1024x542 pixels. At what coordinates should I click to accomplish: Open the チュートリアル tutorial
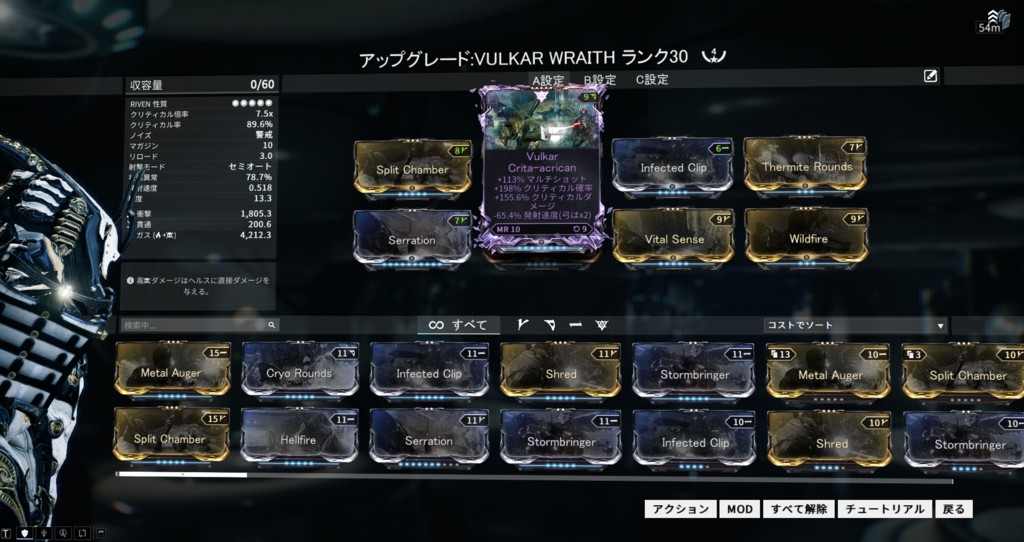pos(885,509)
